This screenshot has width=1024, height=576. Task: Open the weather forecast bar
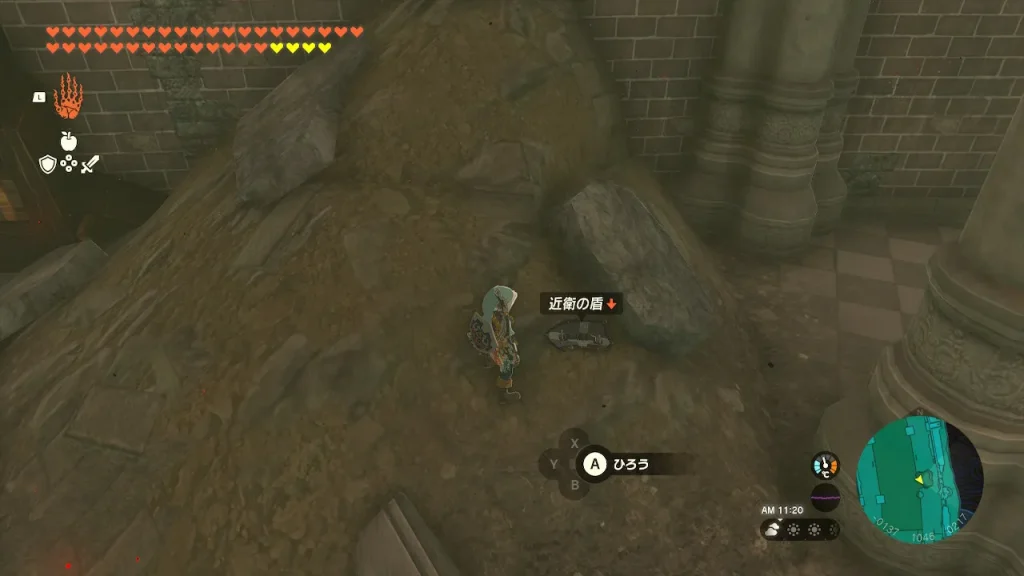(800, 530)
